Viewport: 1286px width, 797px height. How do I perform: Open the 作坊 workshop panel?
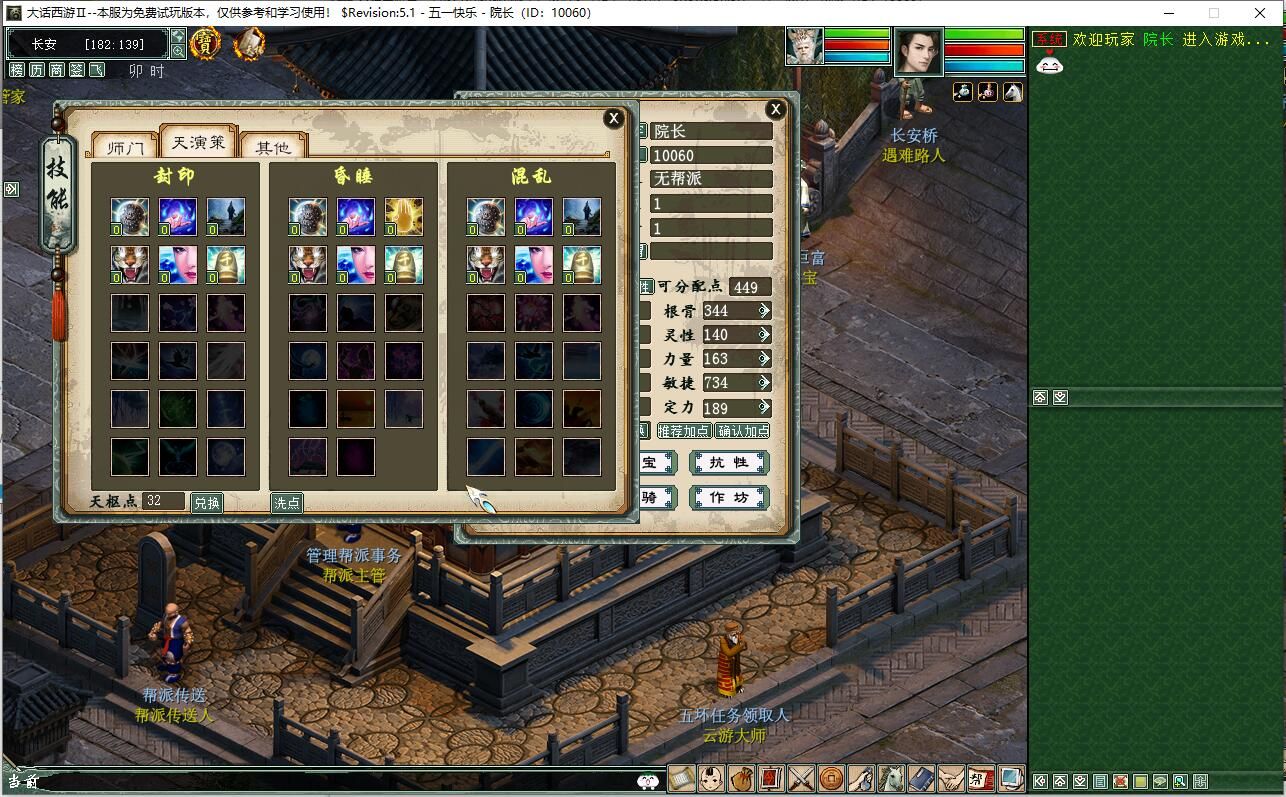click(729, 498)
